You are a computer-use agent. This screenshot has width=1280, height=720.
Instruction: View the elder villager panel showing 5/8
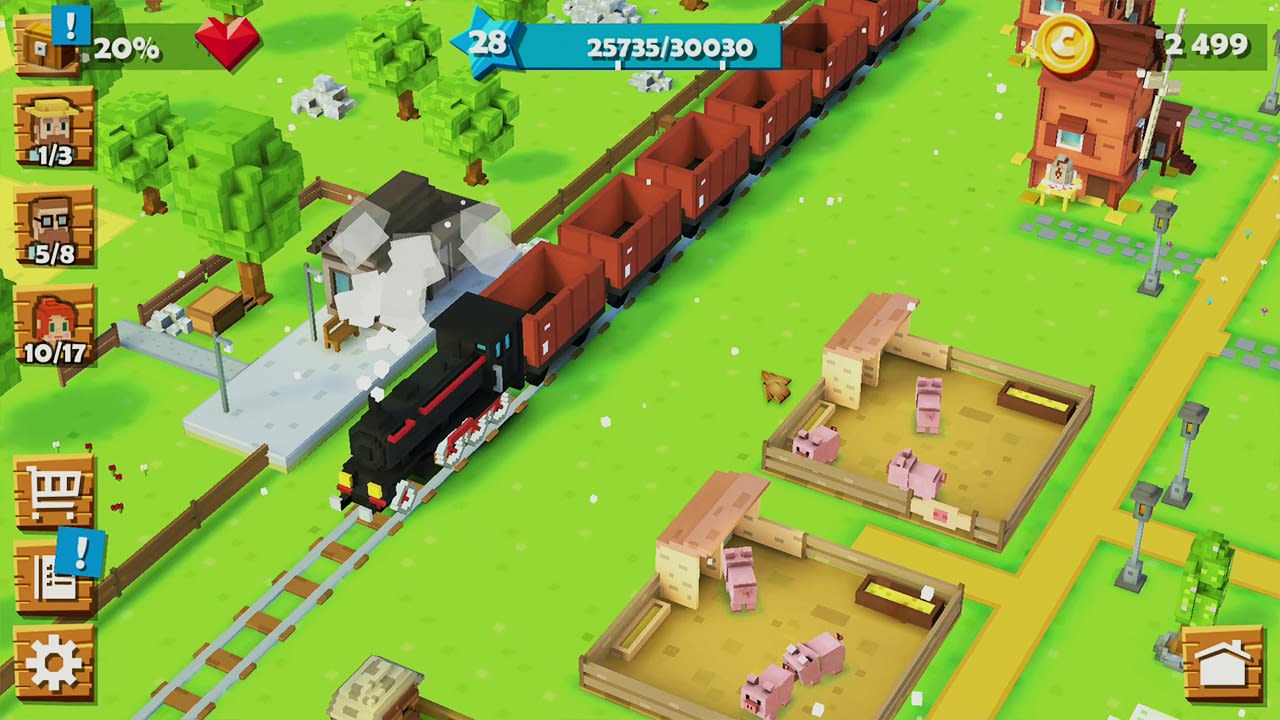(52, 225)
